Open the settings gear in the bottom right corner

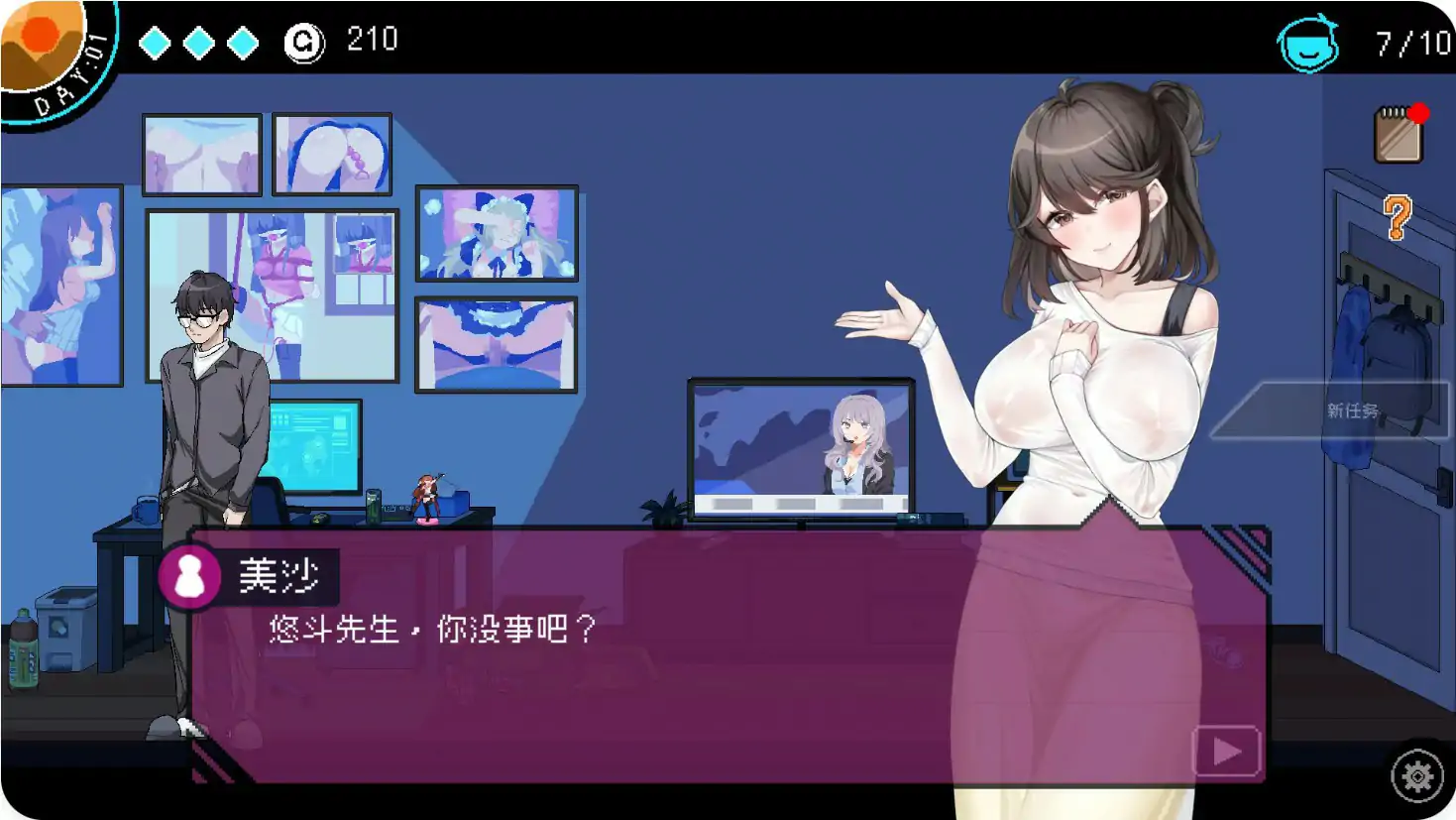(x=1416, y=776)
